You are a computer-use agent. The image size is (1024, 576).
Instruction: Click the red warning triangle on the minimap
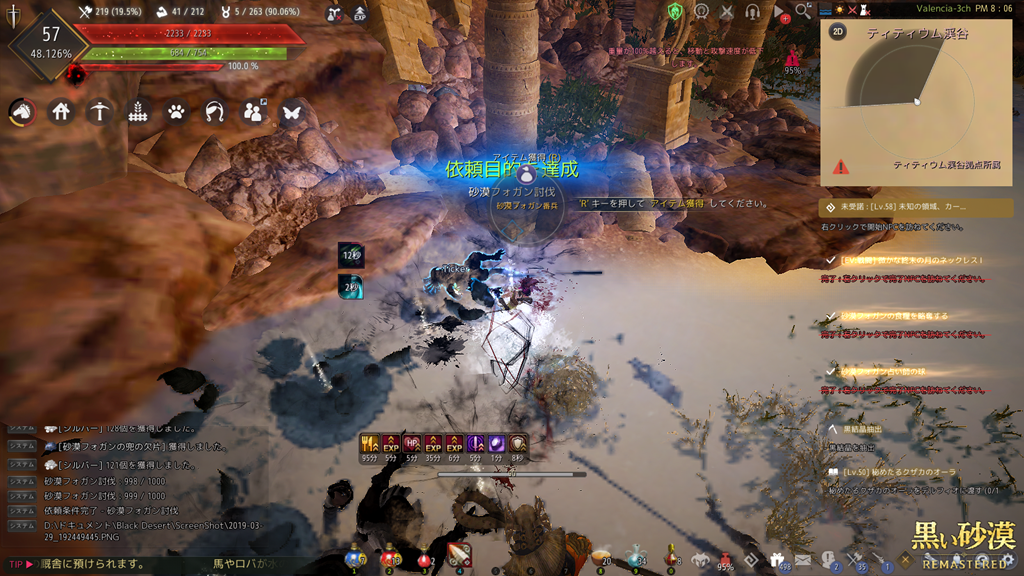pos(840,167)
